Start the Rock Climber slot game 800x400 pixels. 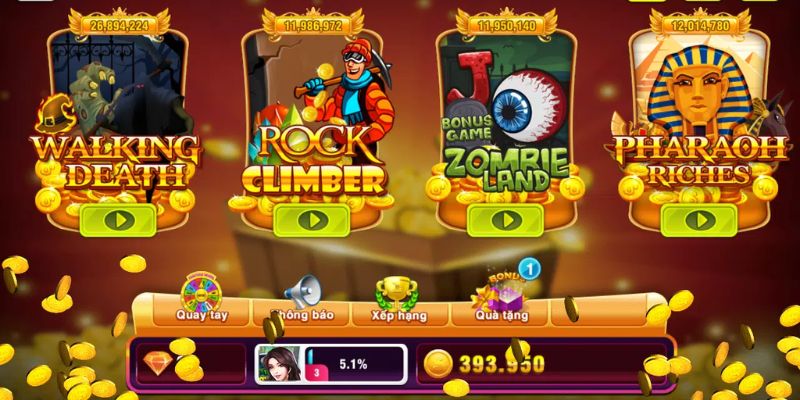[311, 219]
